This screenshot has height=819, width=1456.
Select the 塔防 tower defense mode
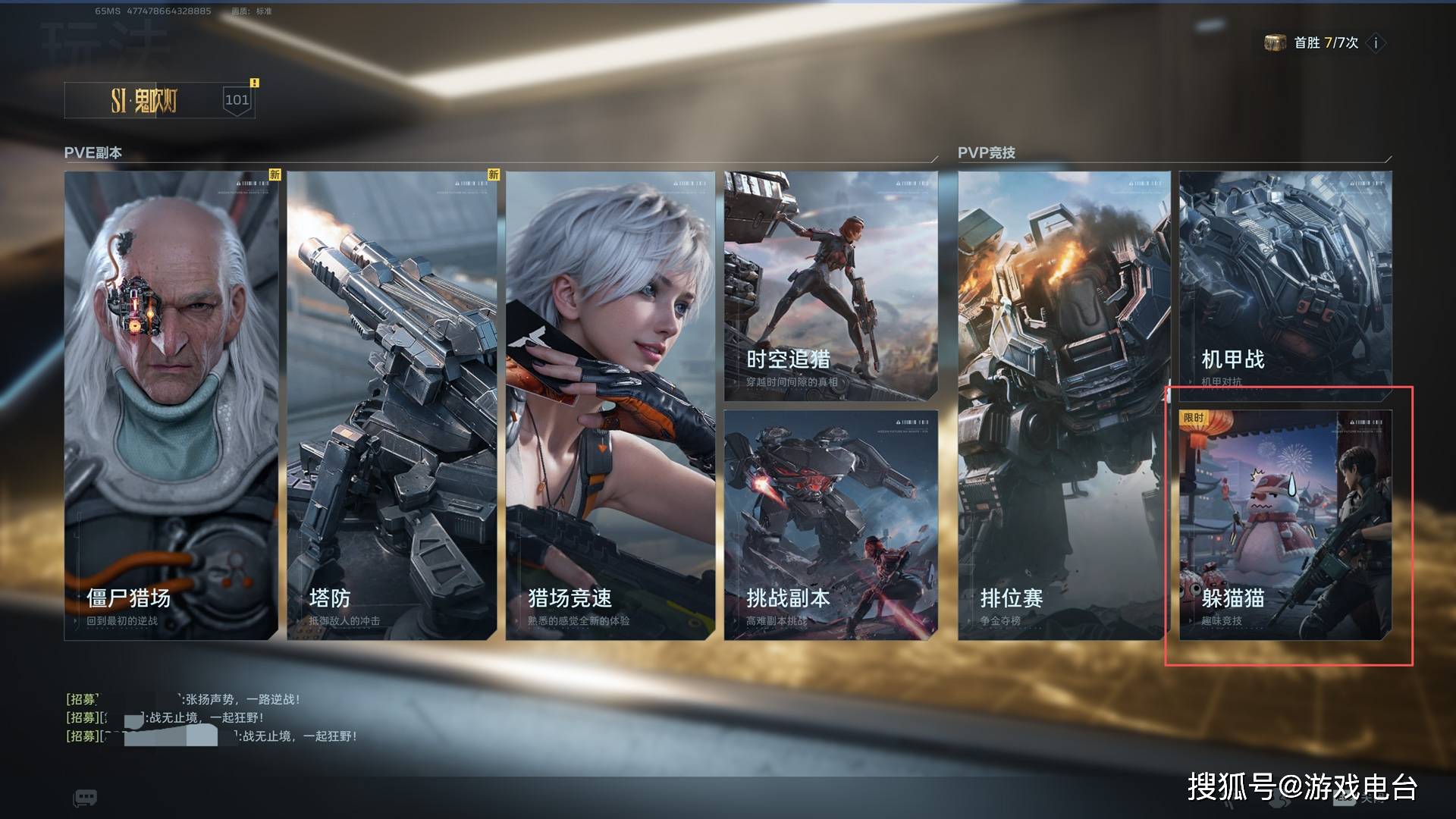[391, 406]
